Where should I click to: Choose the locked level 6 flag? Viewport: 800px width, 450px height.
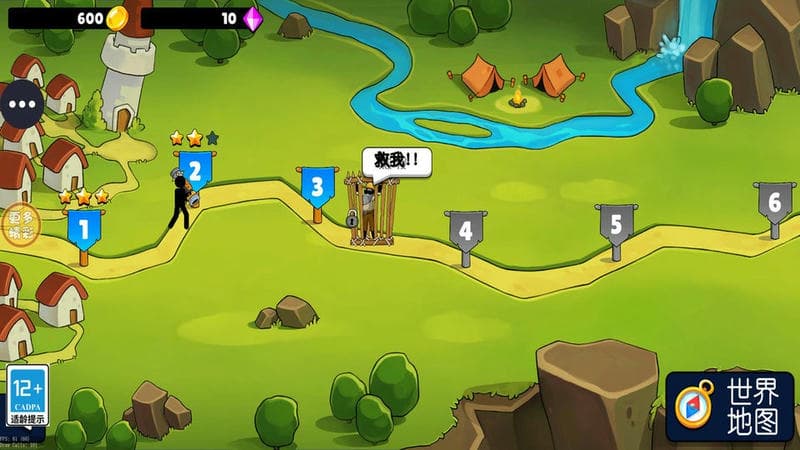click(774, 202)
